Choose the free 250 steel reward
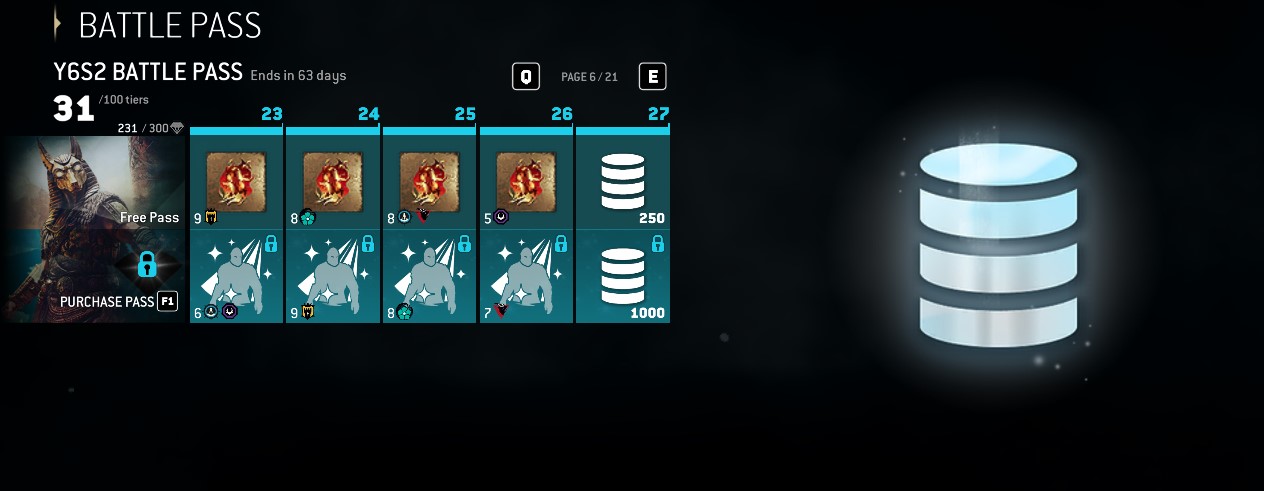The height and width of the screenshot is (491, 1264). (x=622, y=182)
